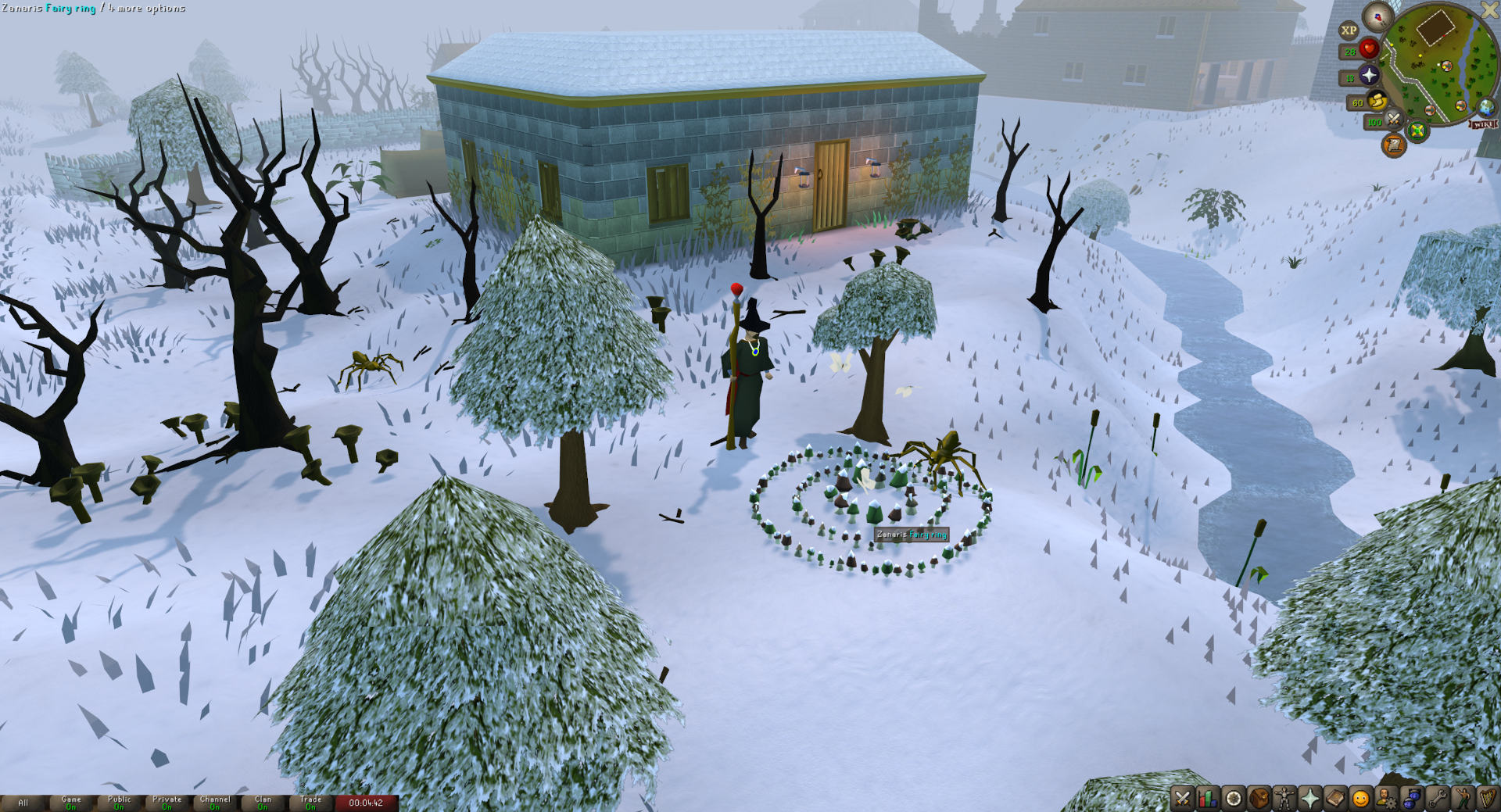The image size is (1501, 812).
Task: Open the Combat Options tab
Action: pos(1181,797)
